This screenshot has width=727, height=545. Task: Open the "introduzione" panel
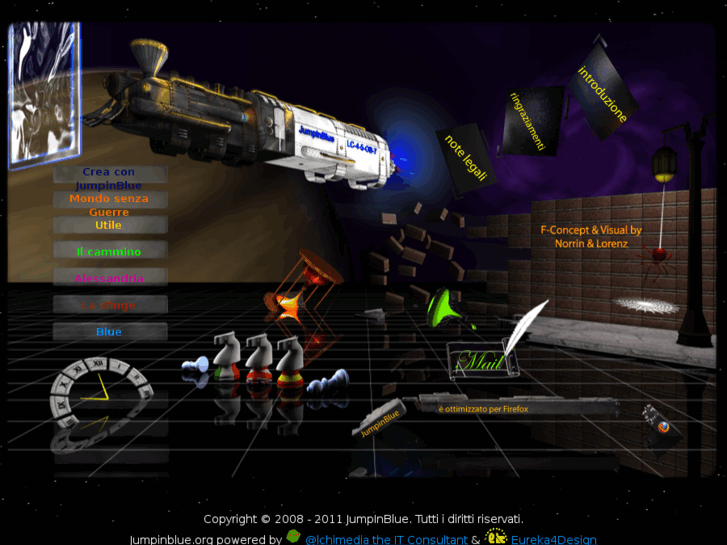[602, 94]
